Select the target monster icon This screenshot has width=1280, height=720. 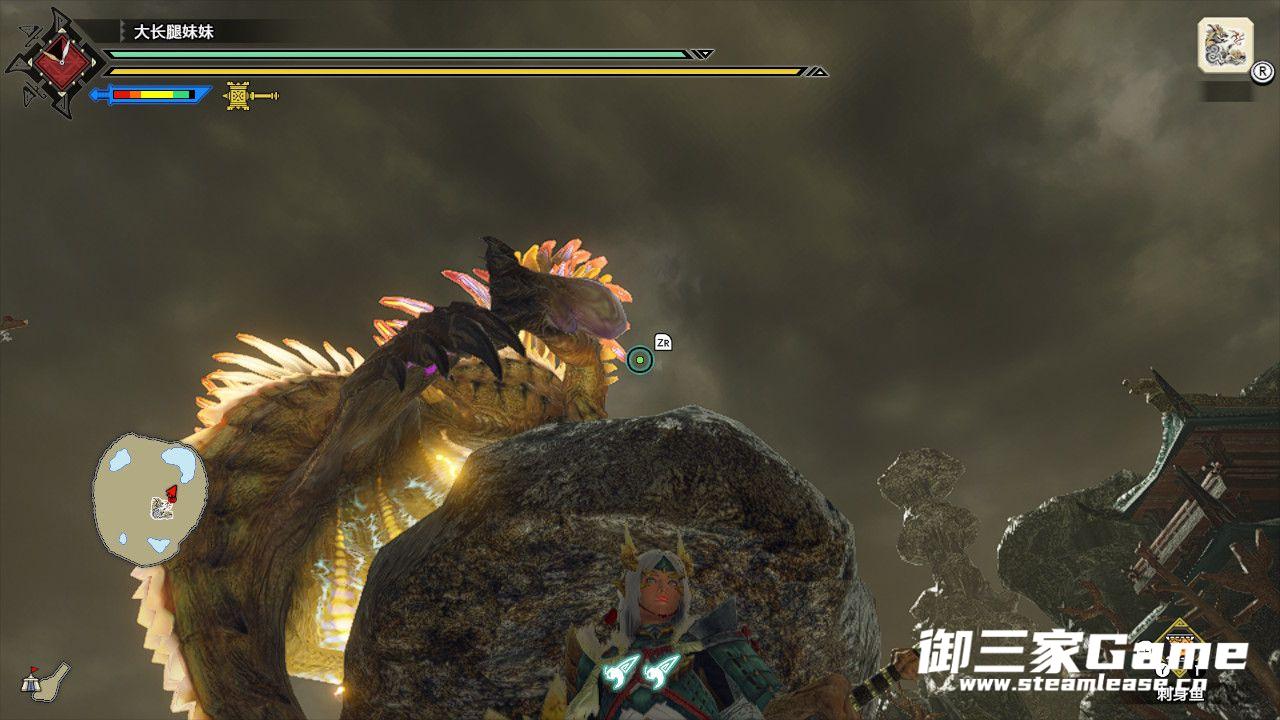(x=1225, y=46)
